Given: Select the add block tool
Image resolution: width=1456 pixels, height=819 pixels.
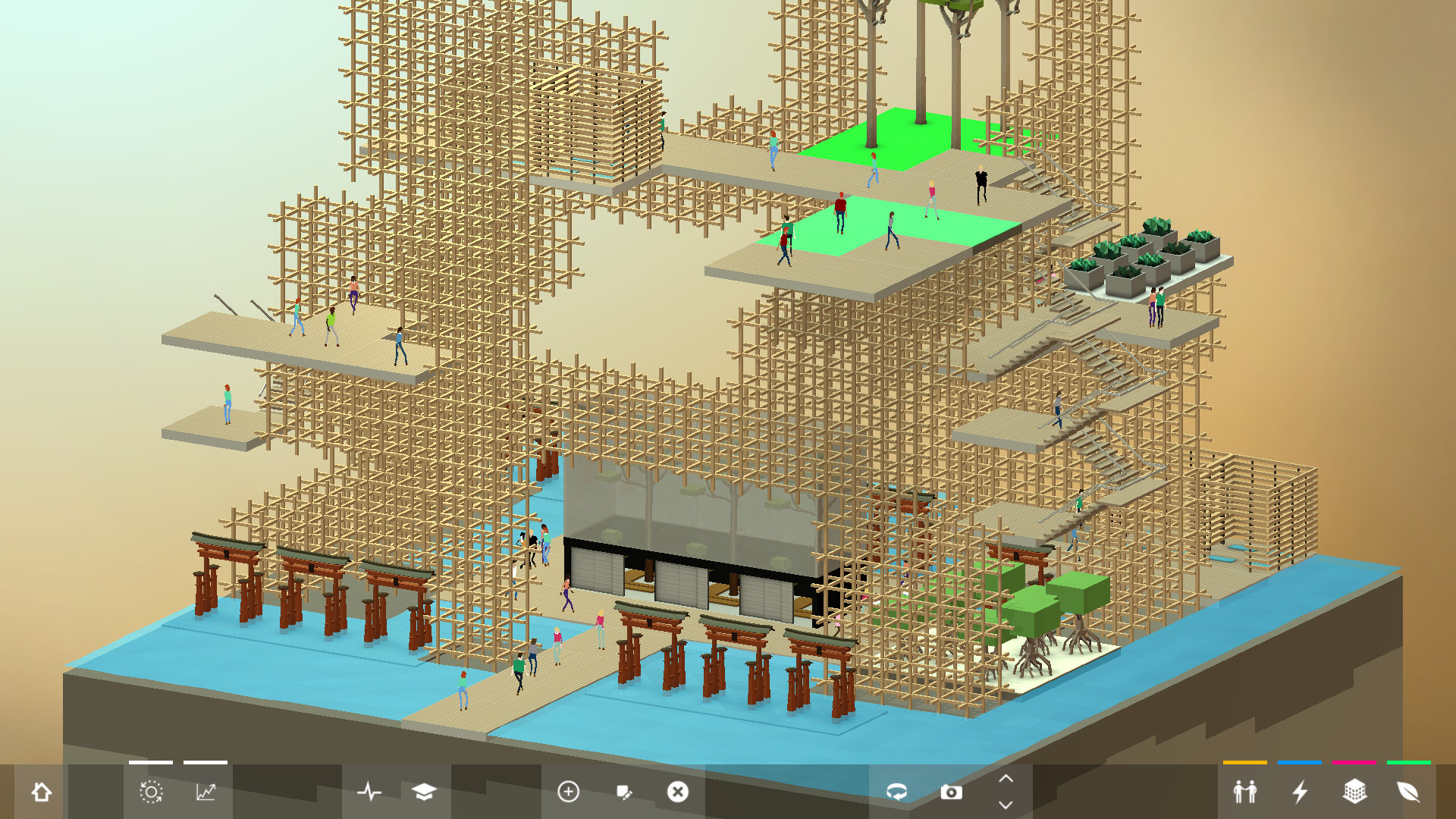Looking at the screenshot, I should (x=566, y=793).
